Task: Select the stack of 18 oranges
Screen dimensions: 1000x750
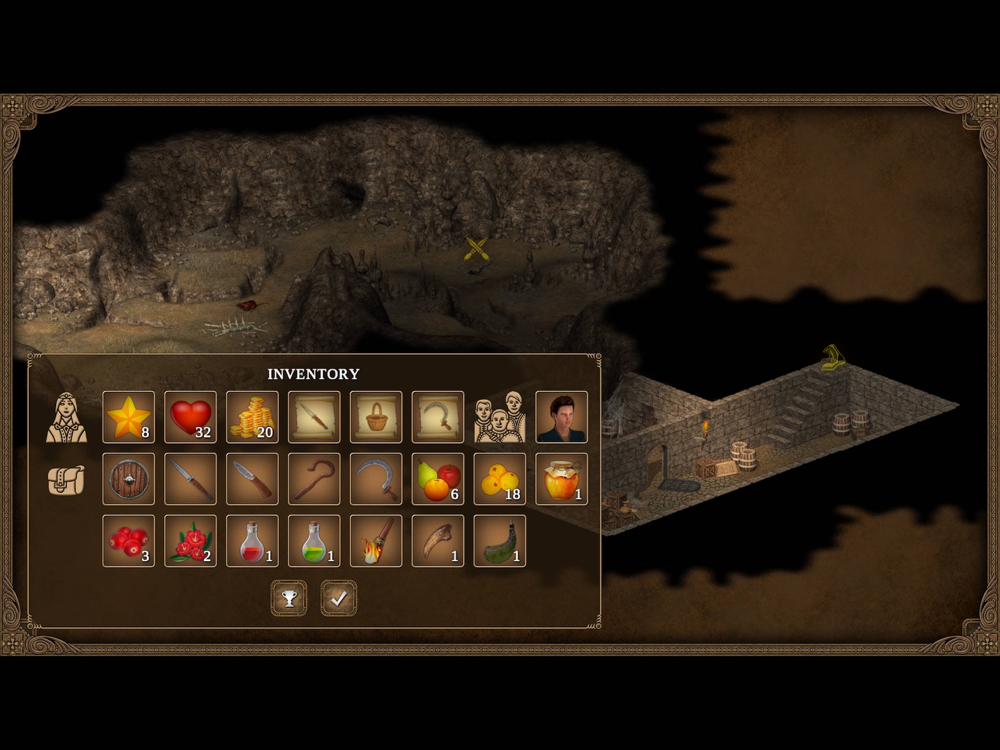Action: point(500,479)
